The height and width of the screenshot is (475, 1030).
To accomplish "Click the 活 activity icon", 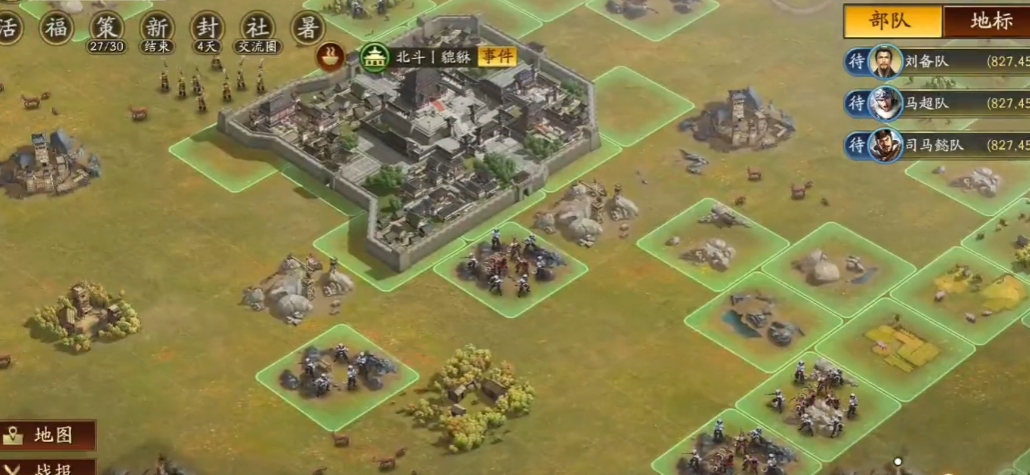I will click(9, 27).
